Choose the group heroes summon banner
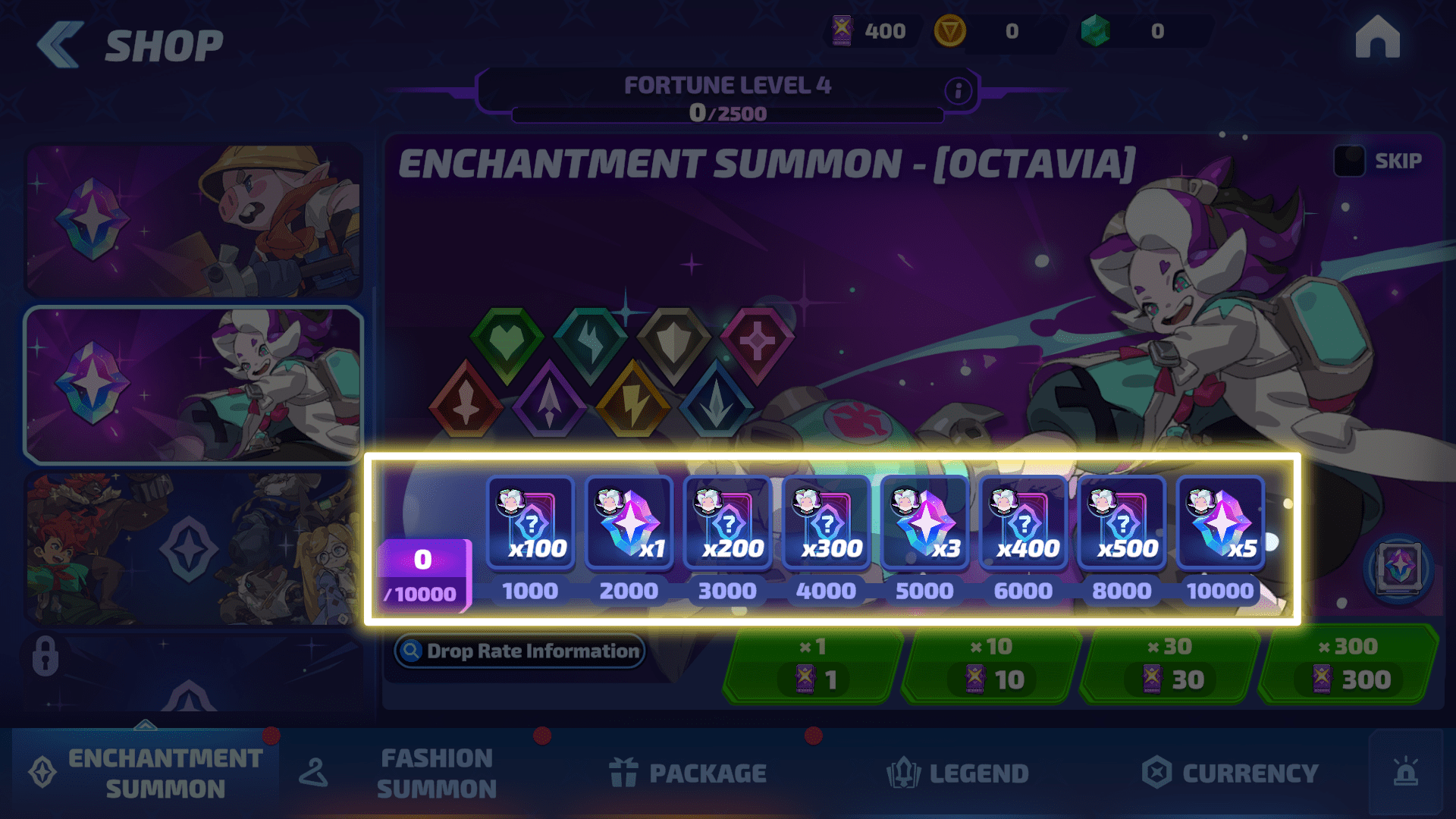The height and width of the screenshot is (819, 1456). (193, 548)
